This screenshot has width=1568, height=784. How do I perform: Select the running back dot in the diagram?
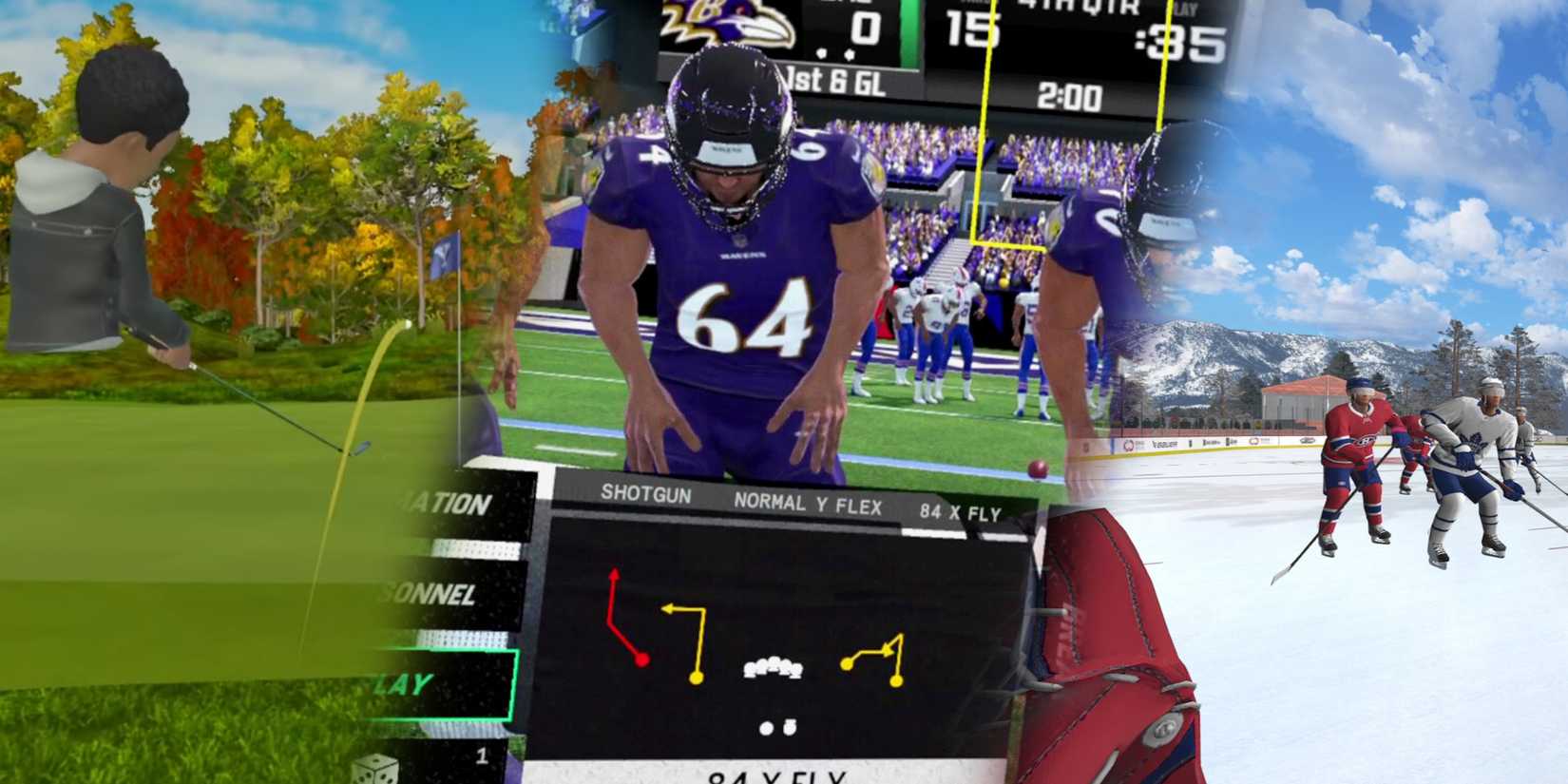pos(789,726)
